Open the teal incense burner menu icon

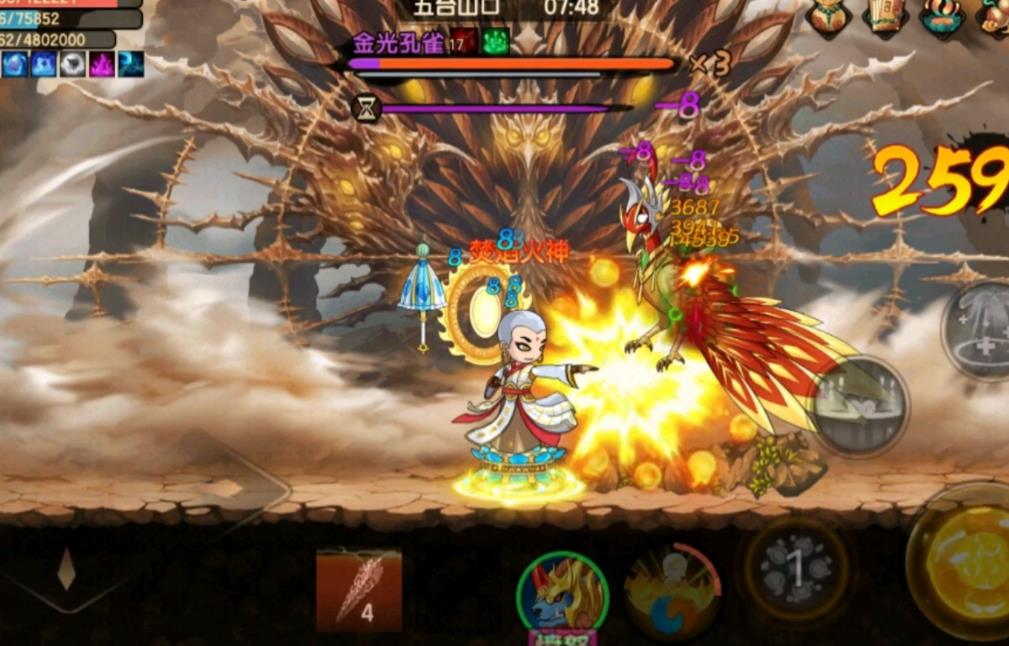(x=941, y=17)
